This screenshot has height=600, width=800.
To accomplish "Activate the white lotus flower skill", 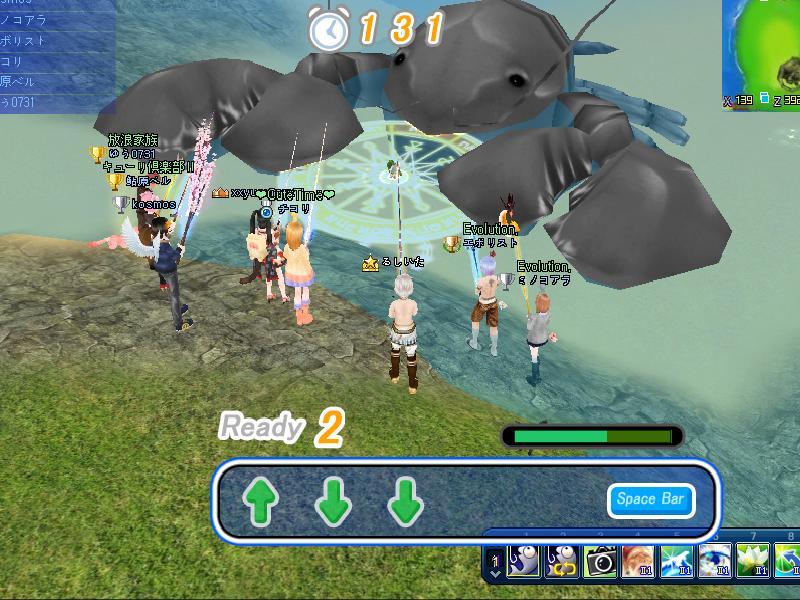I will tap(751, 562).
